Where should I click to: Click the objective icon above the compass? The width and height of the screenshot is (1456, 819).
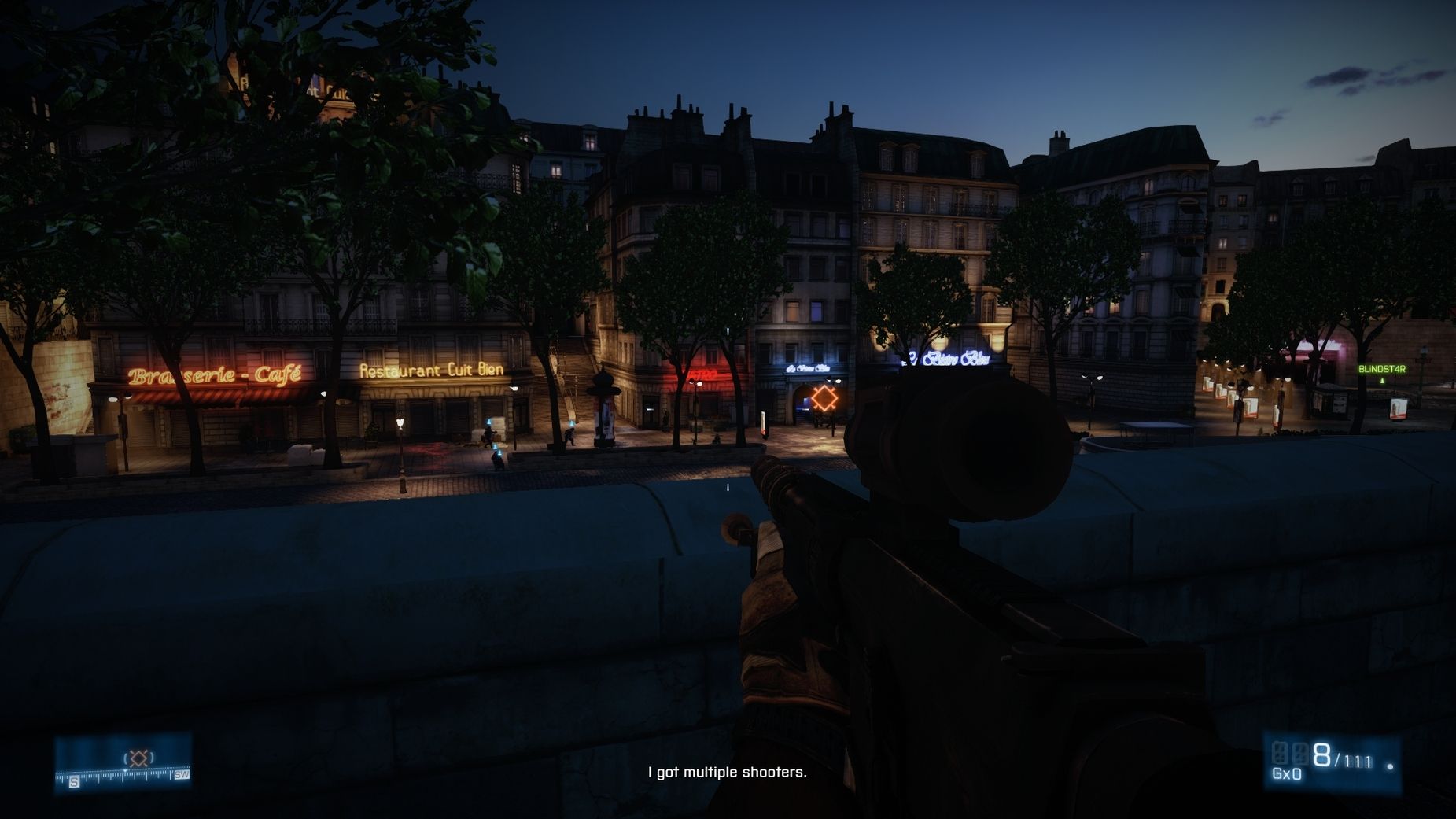(x=138, y=758)
